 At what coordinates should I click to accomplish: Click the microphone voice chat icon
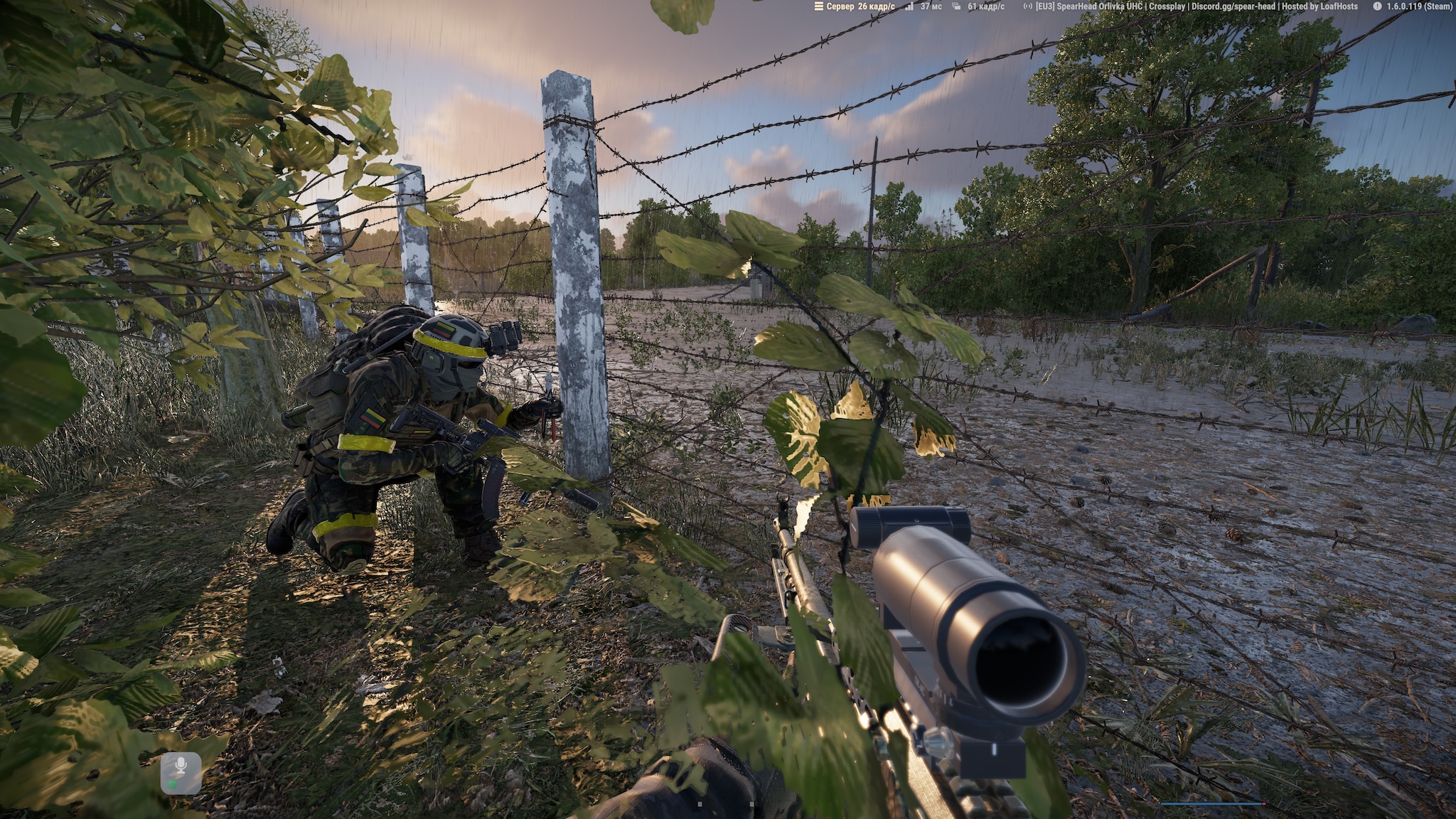click(x=181, y=772)
